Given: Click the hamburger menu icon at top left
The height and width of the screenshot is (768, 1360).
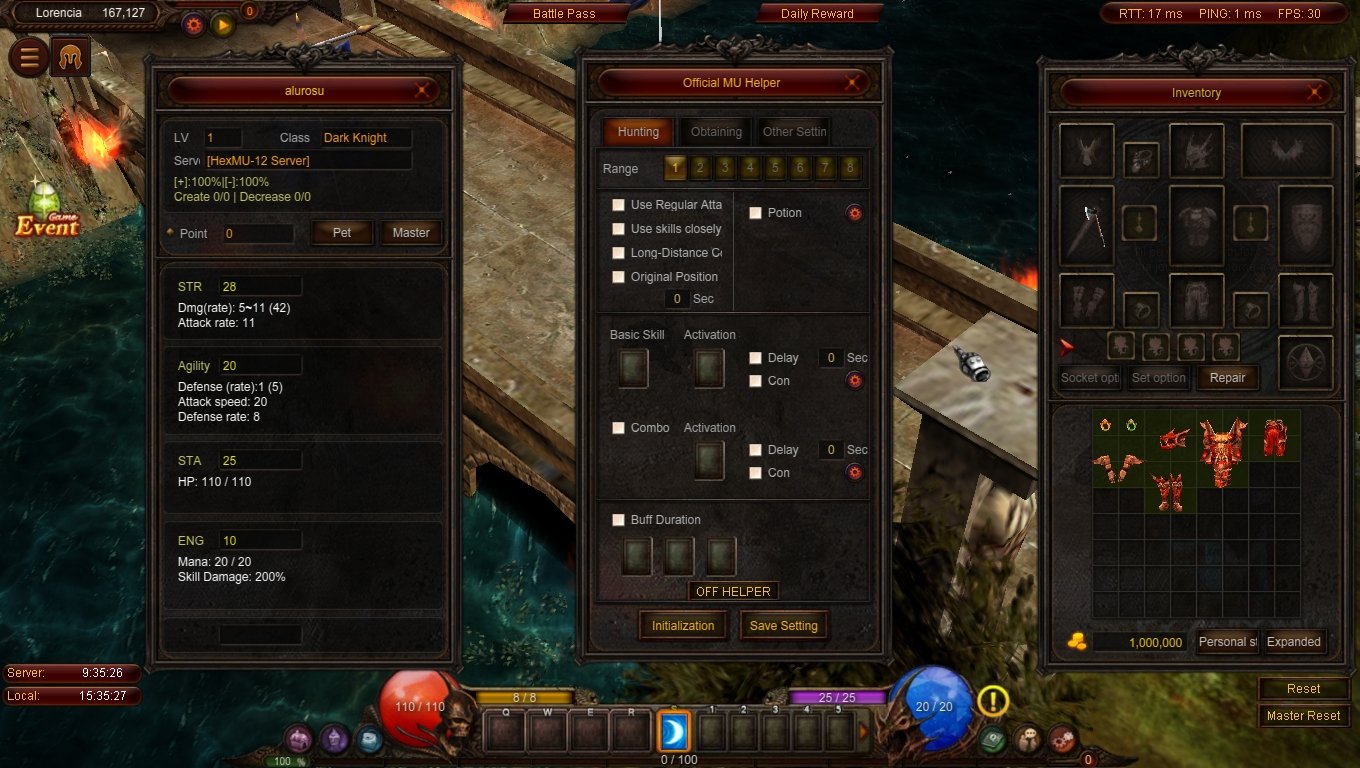Looking at the screenshot, I should coord(28,57).
